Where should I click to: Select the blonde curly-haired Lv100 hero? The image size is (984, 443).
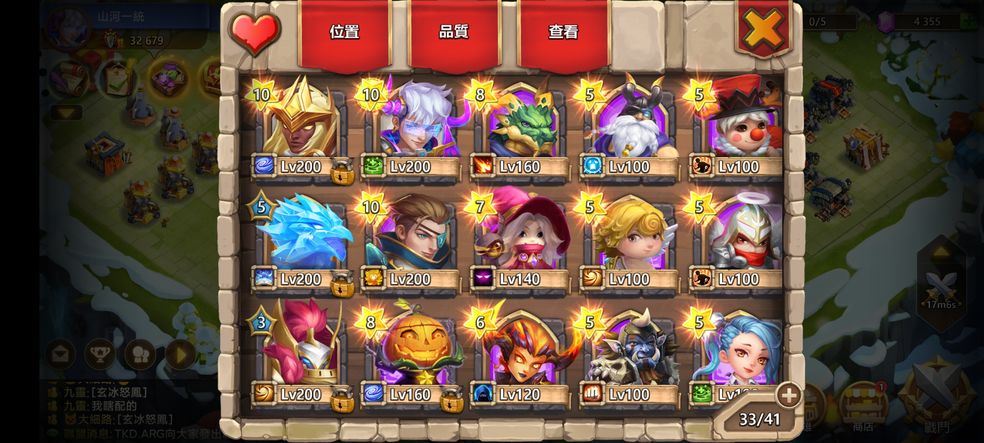[630, 240]
